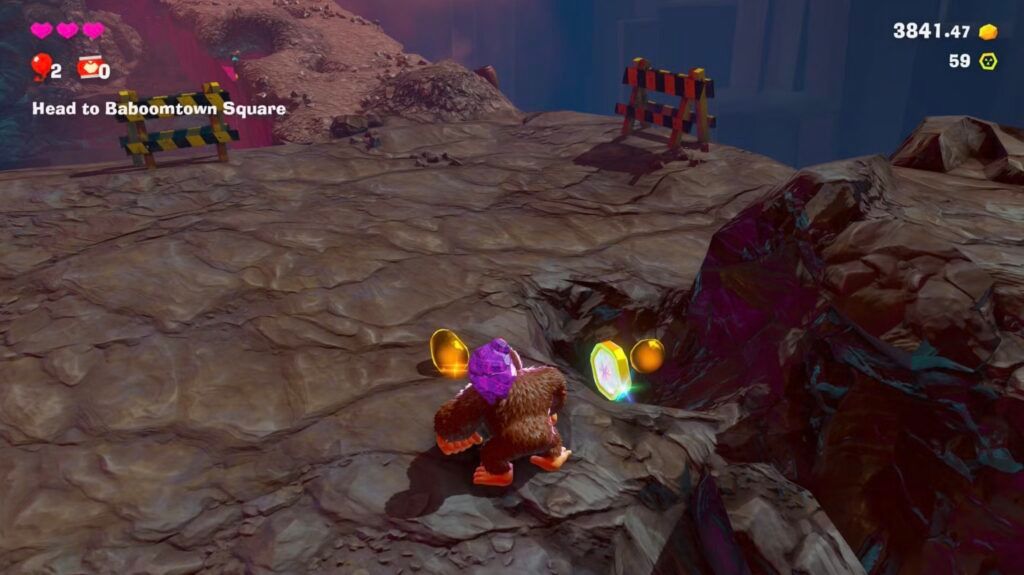Click the gold nugget currency icon

pyautogui.click(x=989, y=32)
